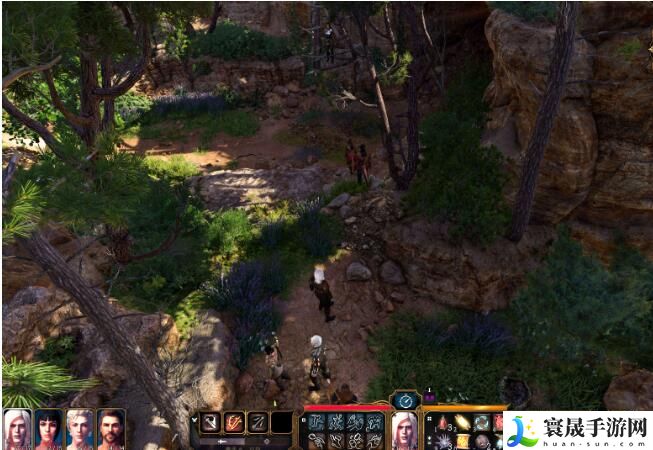Image resolution: width=653 pixels, height=450 pixels.
Task: Click the character portrait in the hotbar center
Action: [404, 428]
